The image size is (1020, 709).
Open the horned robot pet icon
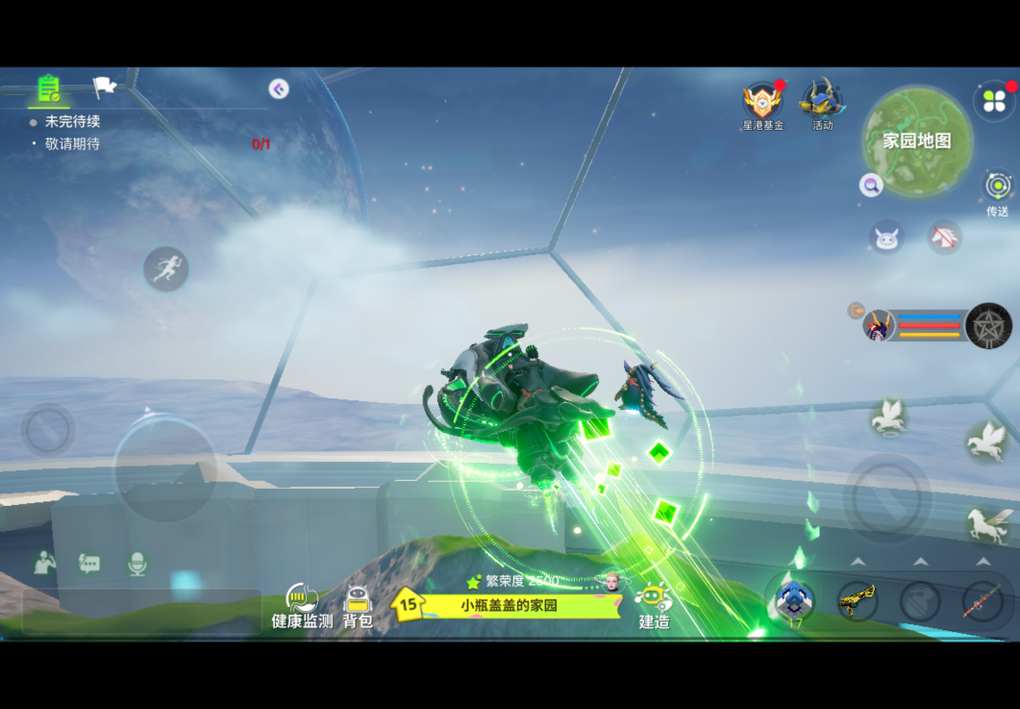pos(886,237)
